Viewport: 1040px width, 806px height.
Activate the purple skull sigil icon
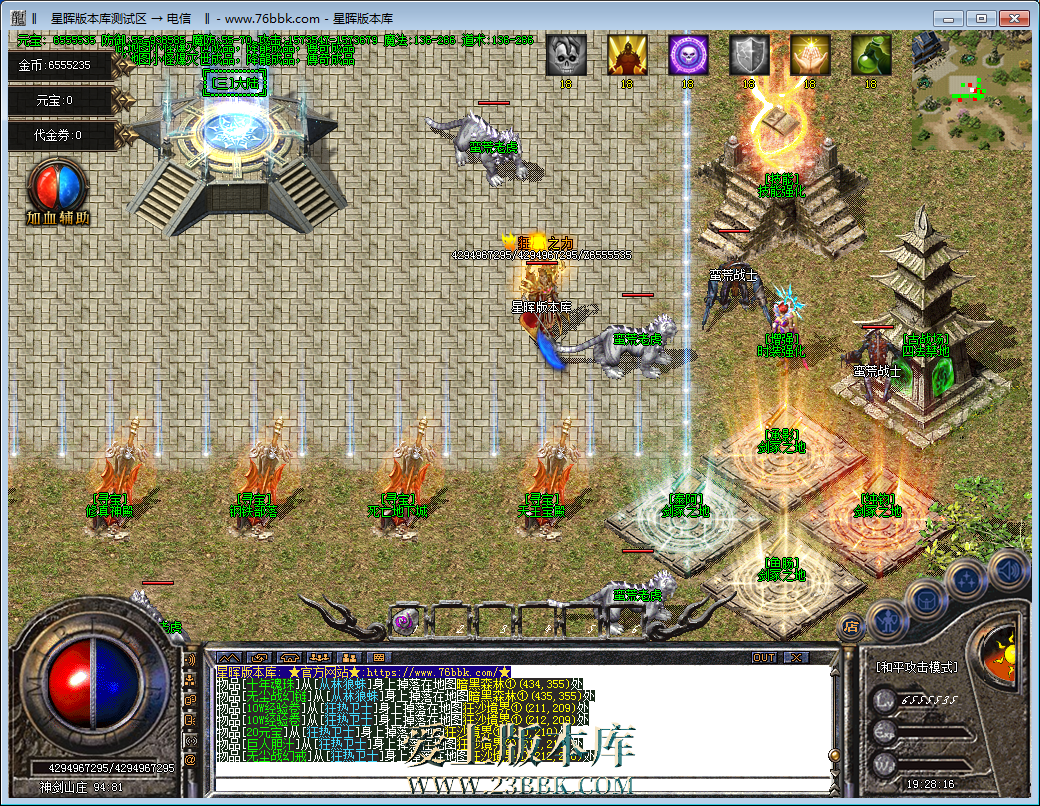coord(688,55)
